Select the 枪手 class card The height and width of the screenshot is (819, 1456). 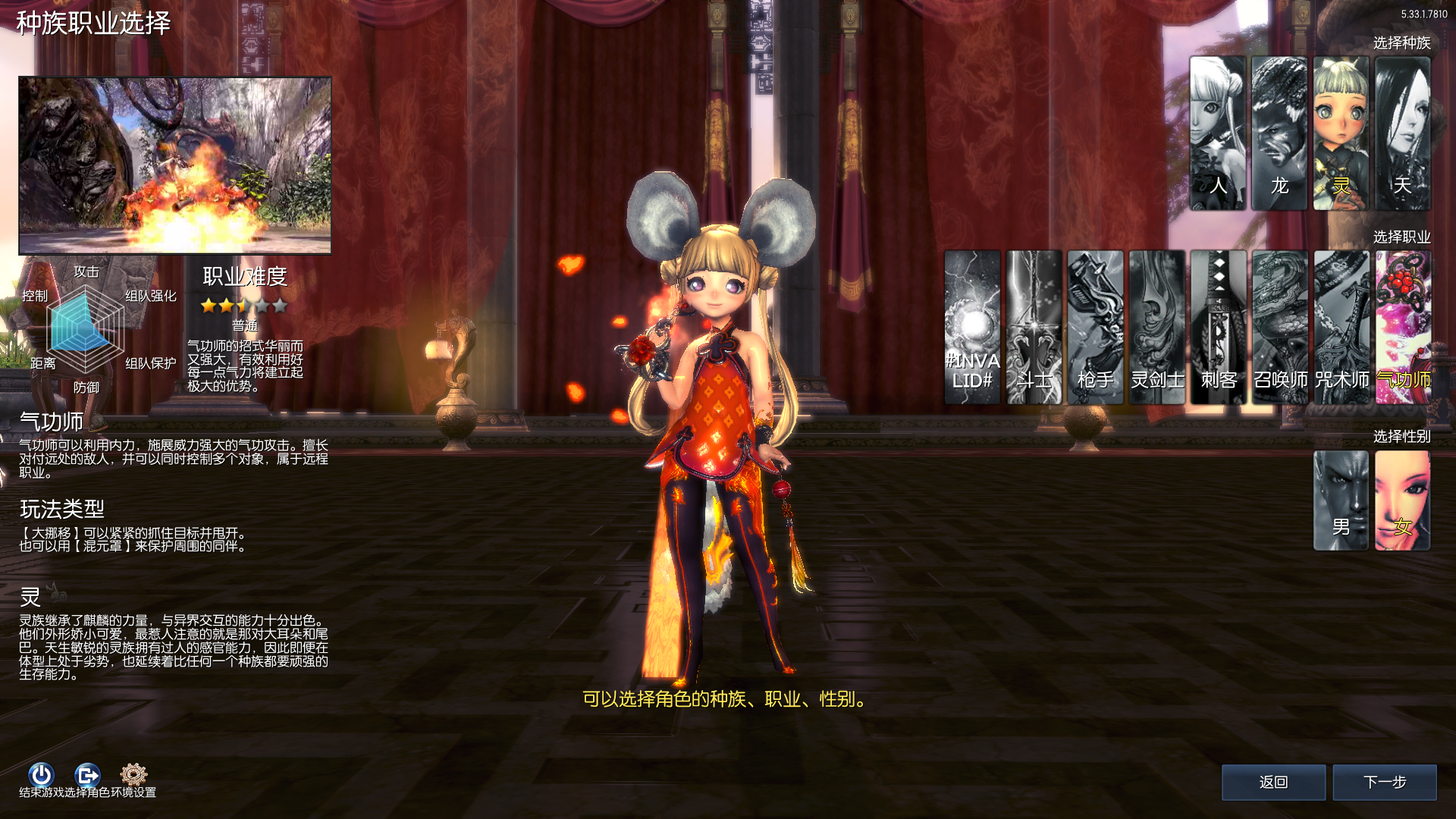point(1095,327)
